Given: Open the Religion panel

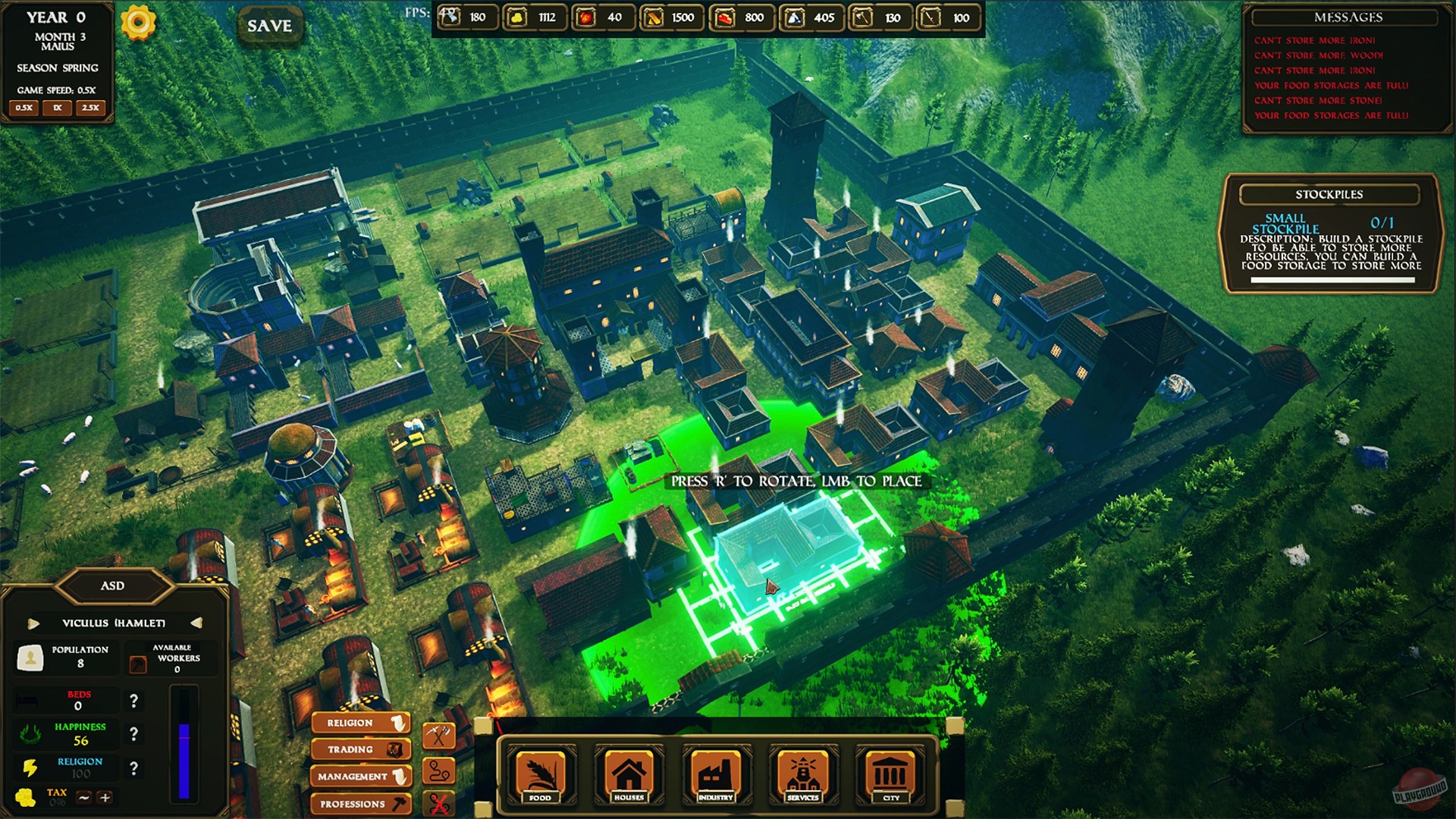Looking at the screenshot, I should click(x=360, y=723).
